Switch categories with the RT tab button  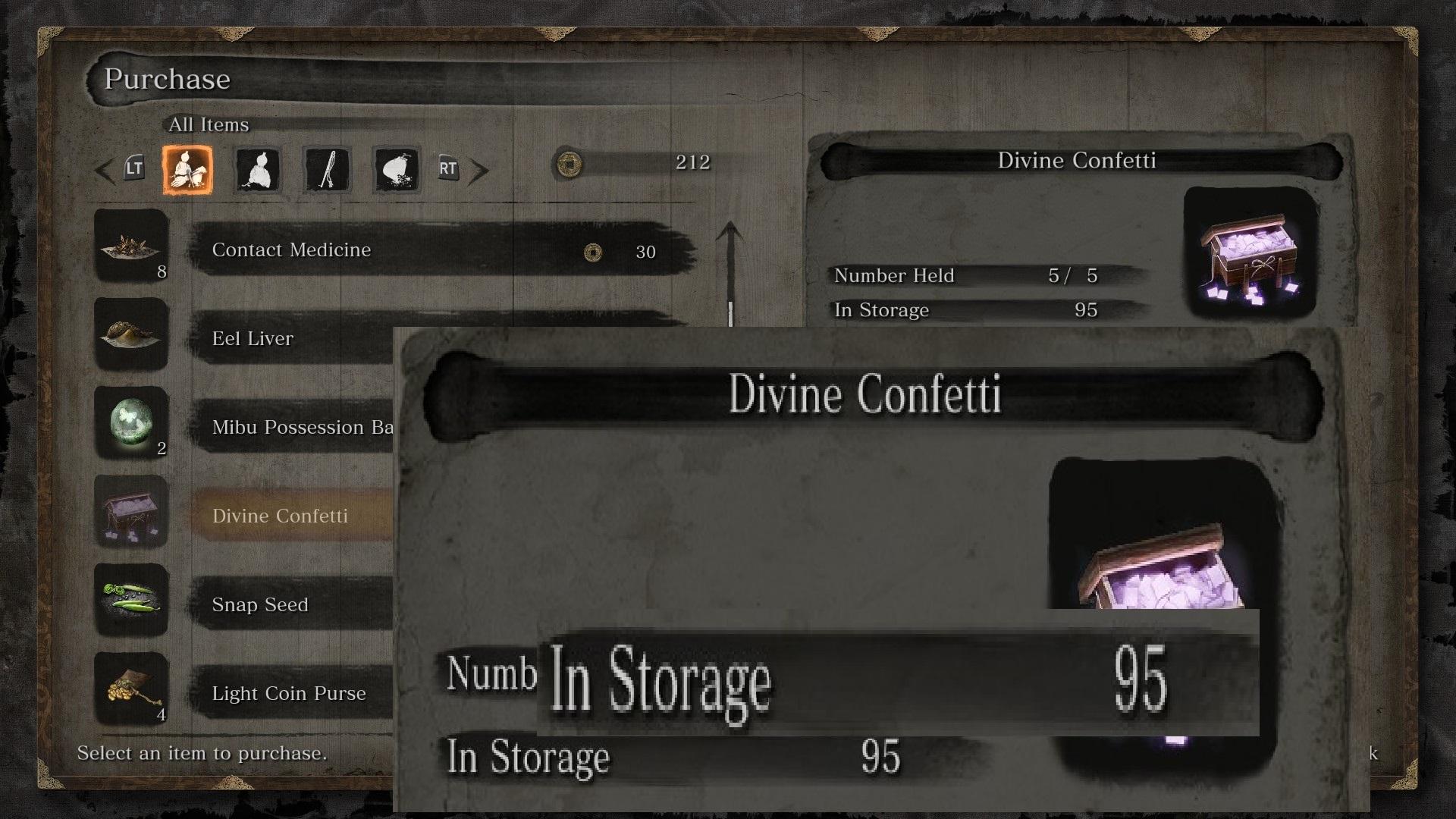coord(447,168)
